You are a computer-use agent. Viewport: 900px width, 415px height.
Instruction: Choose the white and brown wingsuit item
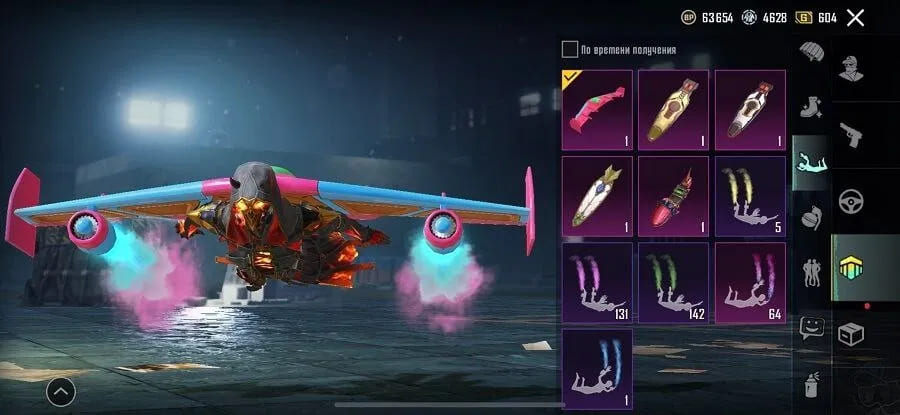coord(749,110)
